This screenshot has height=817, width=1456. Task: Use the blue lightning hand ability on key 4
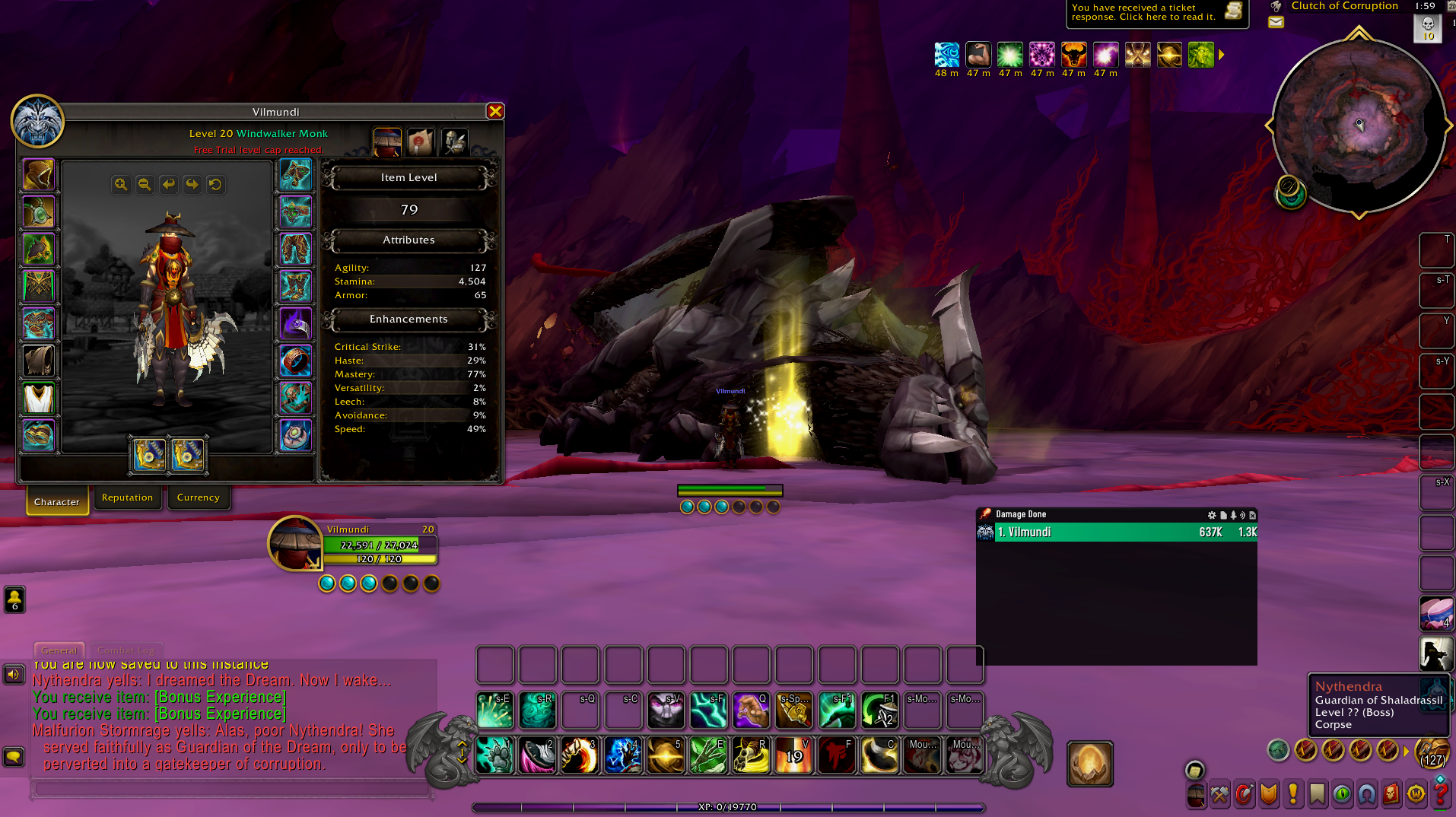pos(623,755)
